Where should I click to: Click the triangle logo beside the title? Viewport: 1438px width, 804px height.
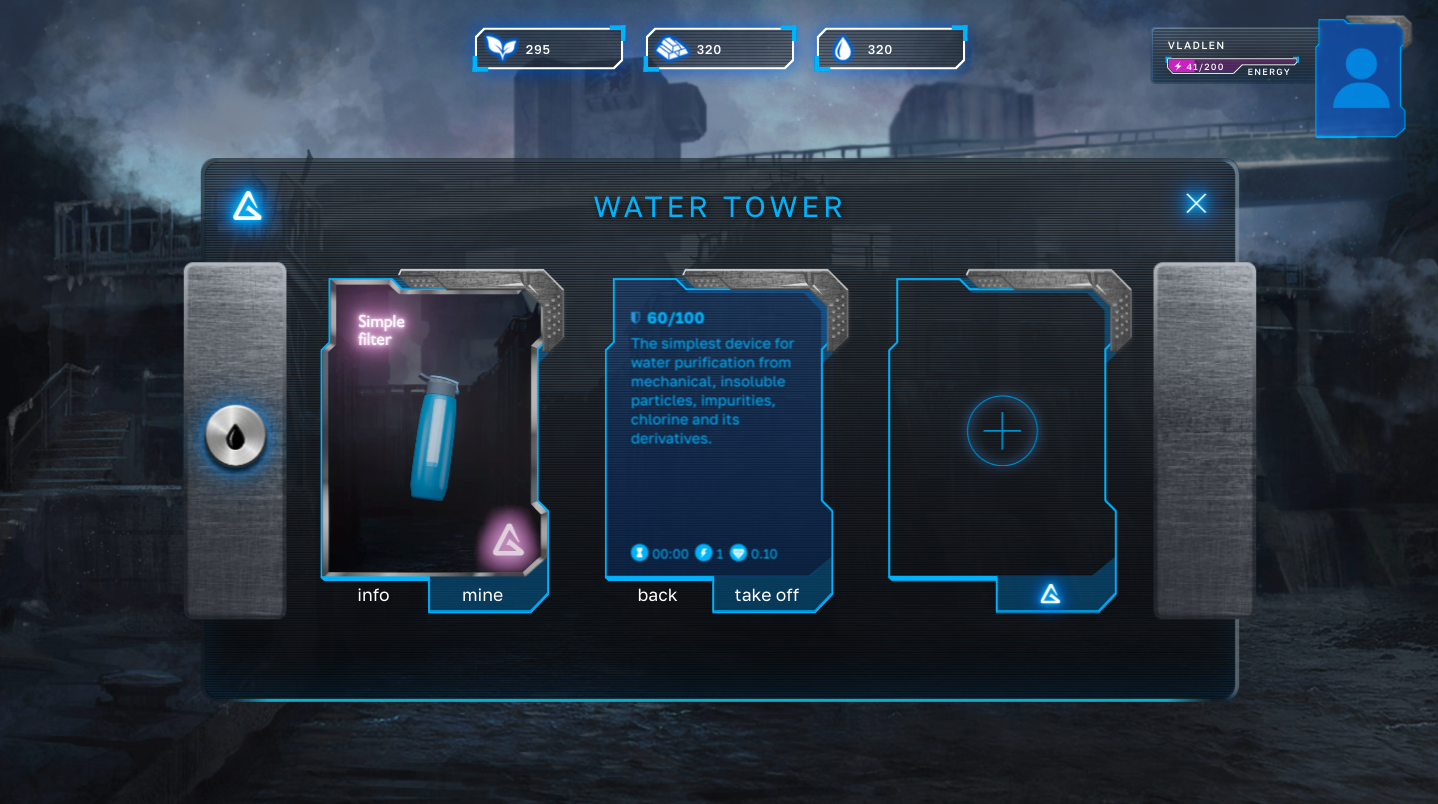pos(247,206)
